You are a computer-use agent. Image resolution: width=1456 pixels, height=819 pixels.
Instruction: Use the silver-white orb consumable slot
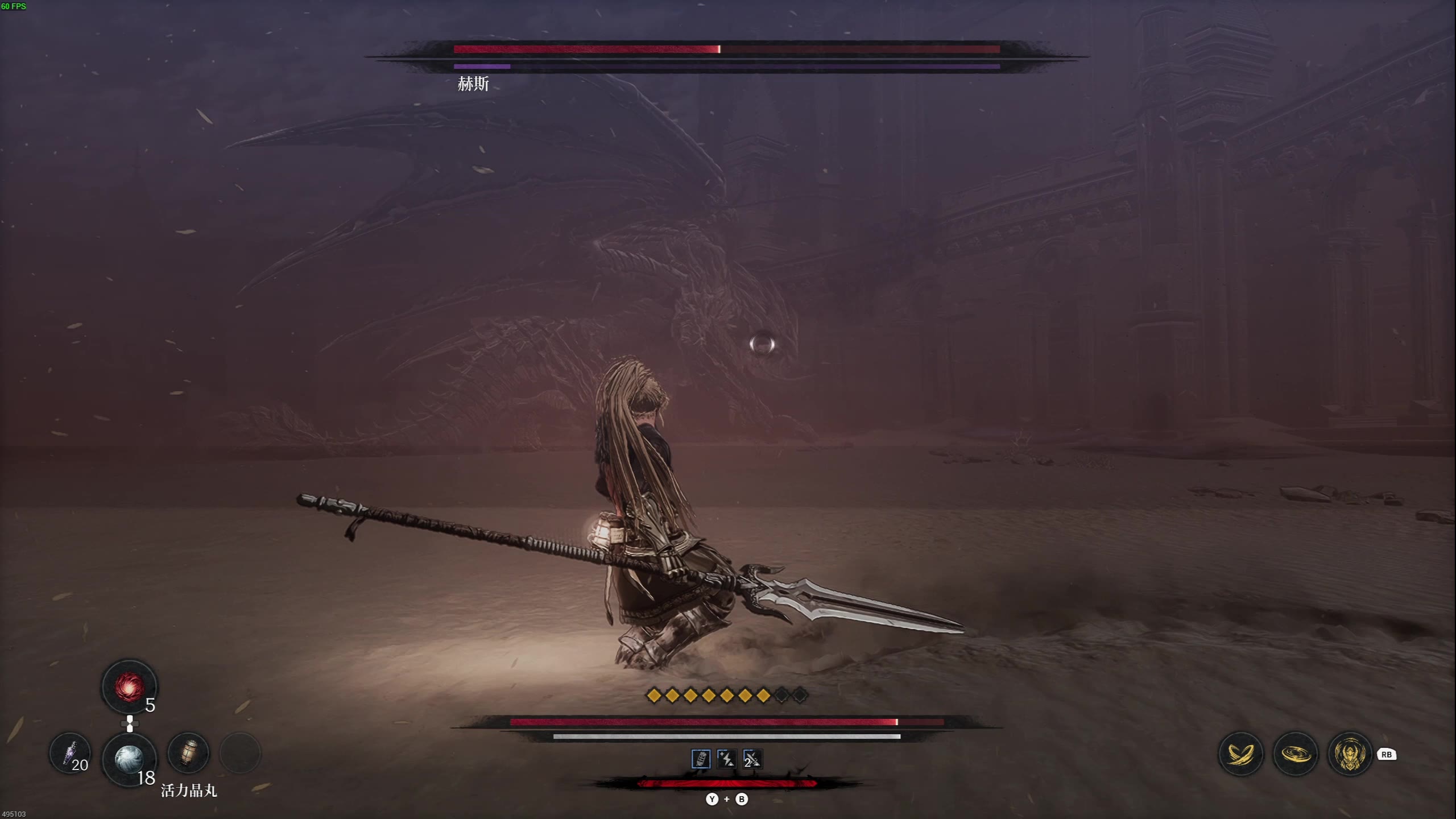(129, 759)
